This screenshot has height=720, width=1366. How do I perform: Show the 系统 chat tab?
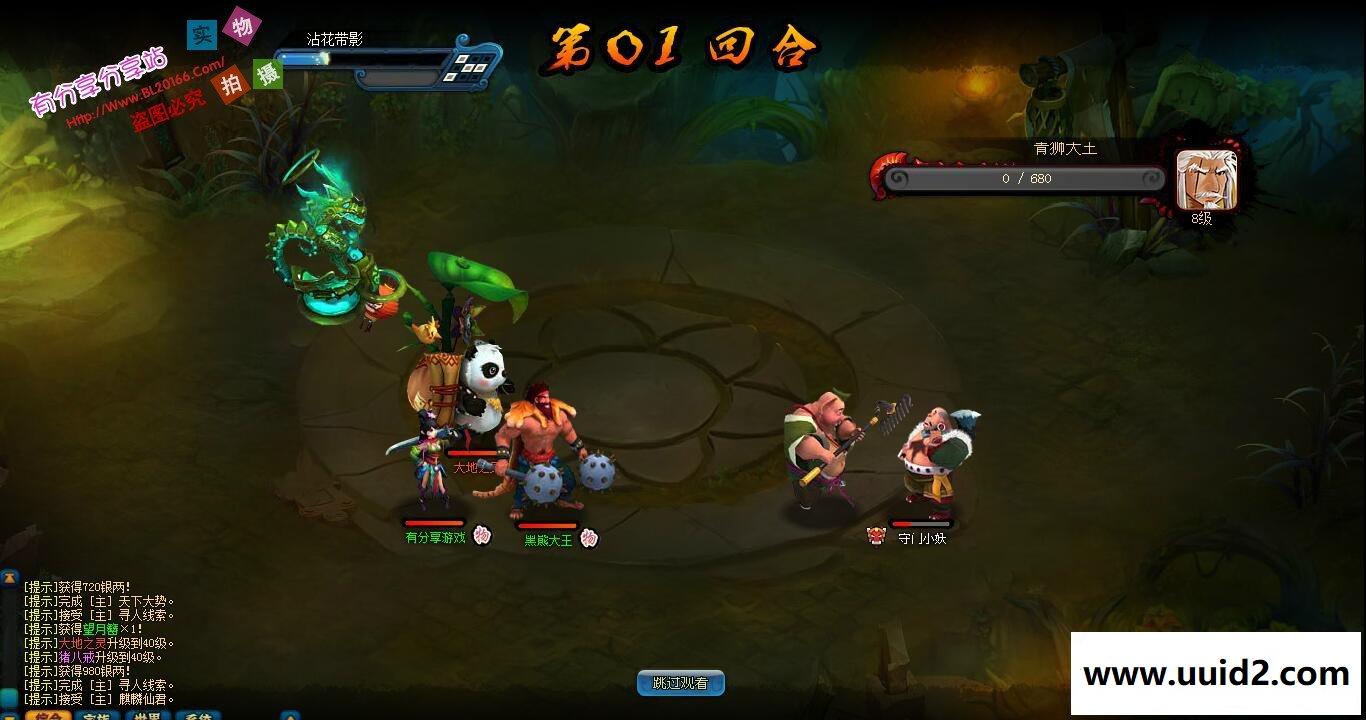point(198,715)
